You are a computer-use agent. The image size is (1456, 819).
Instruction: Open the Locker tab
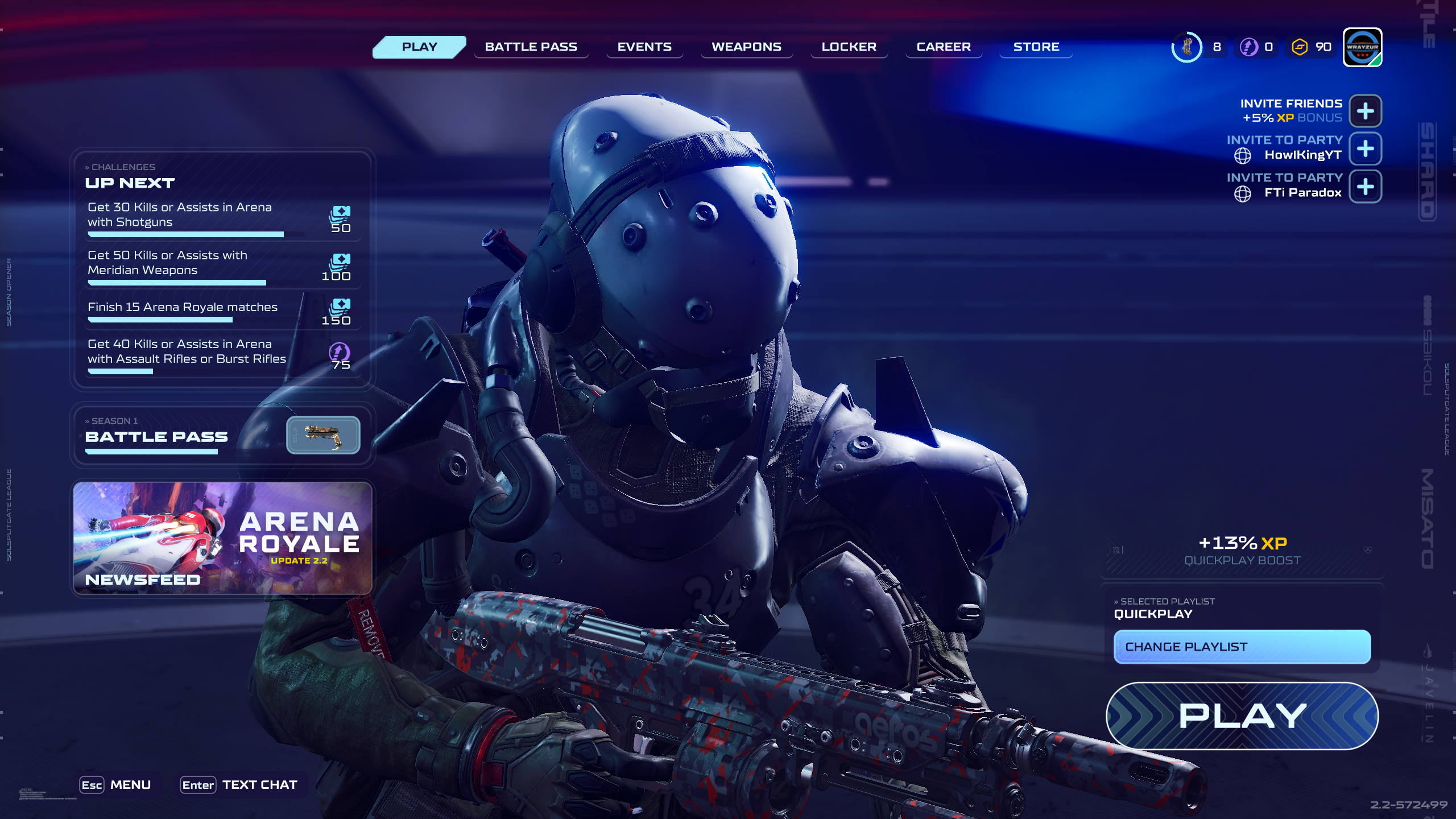pos(849,47)
